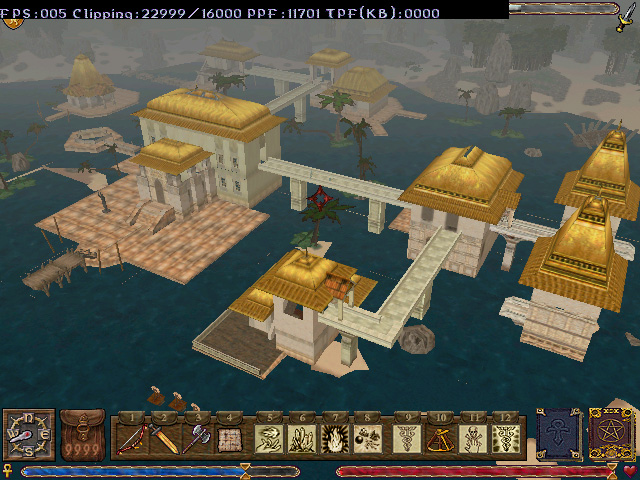Use the fire burst spell in slot 7
The height and width of the screenshot is (480, 640).
(x=336, y=438)
